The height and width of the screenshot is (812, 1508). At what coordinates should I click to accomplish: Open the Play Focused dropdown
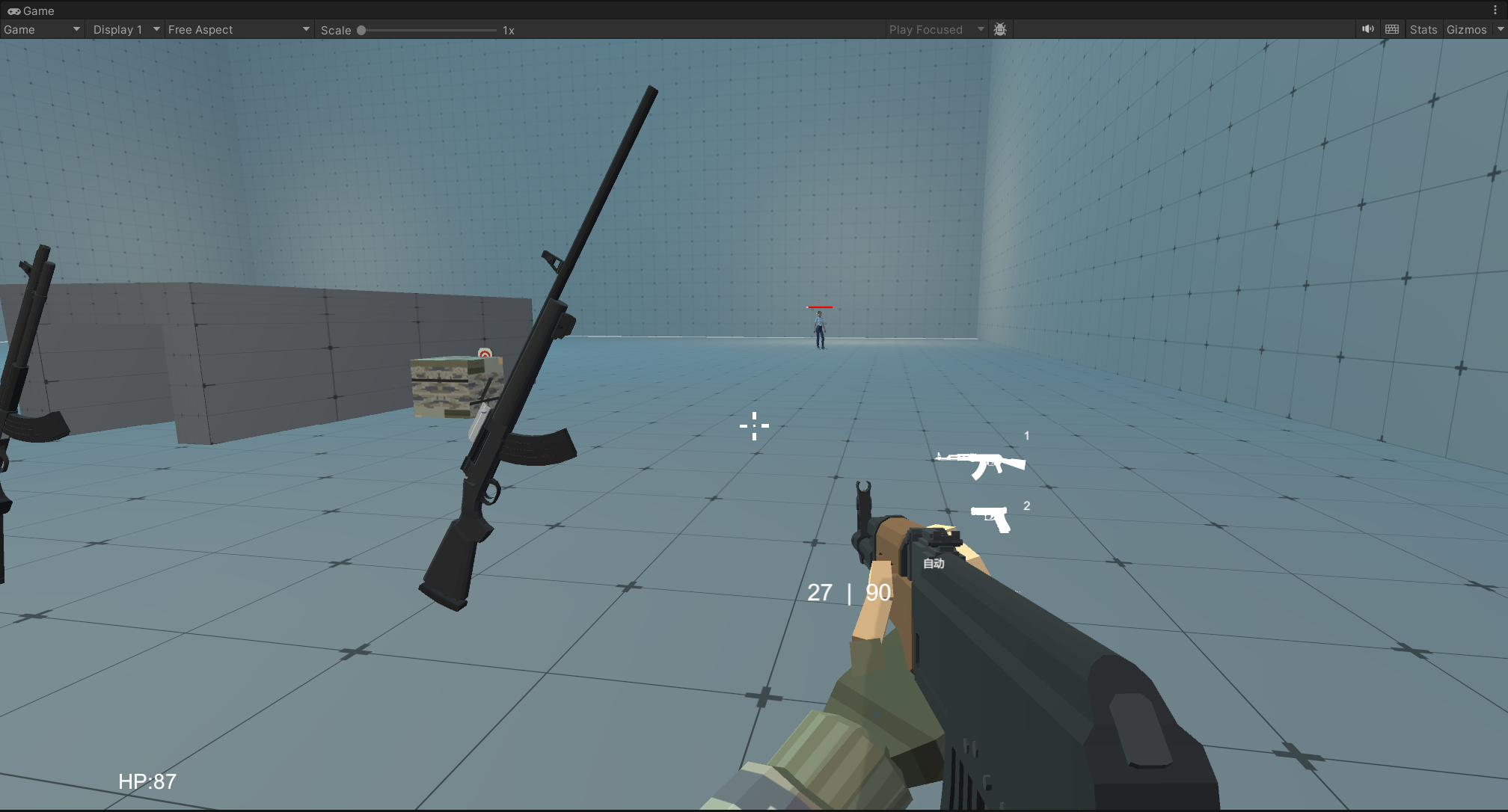(936, 30)
